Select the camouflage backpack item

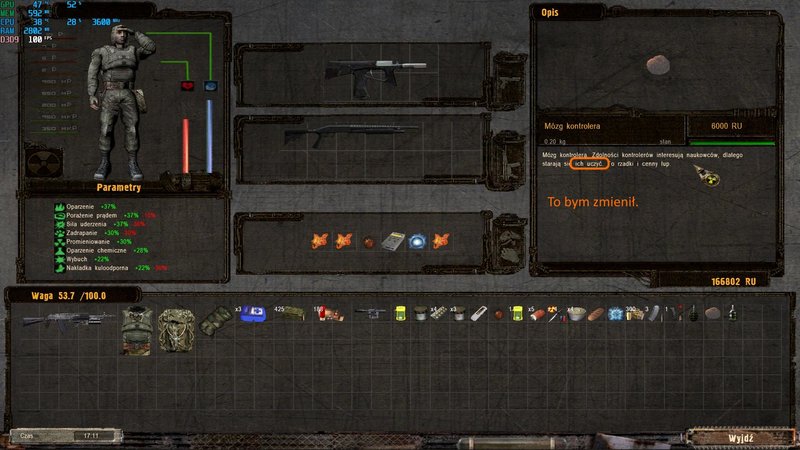pyautogui.click(x=175, y=329)
